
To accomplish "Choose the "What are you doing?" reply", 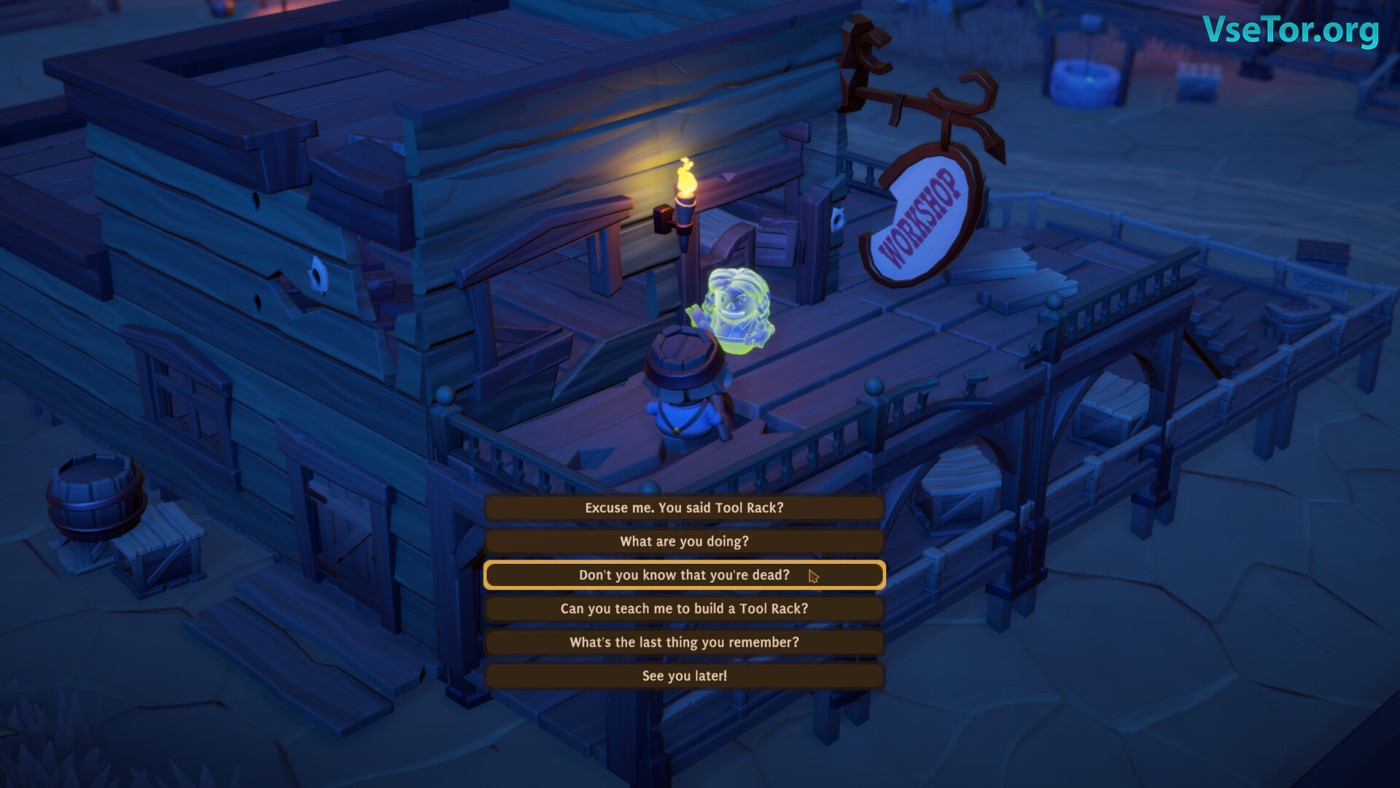I will [x=684, y=542].
